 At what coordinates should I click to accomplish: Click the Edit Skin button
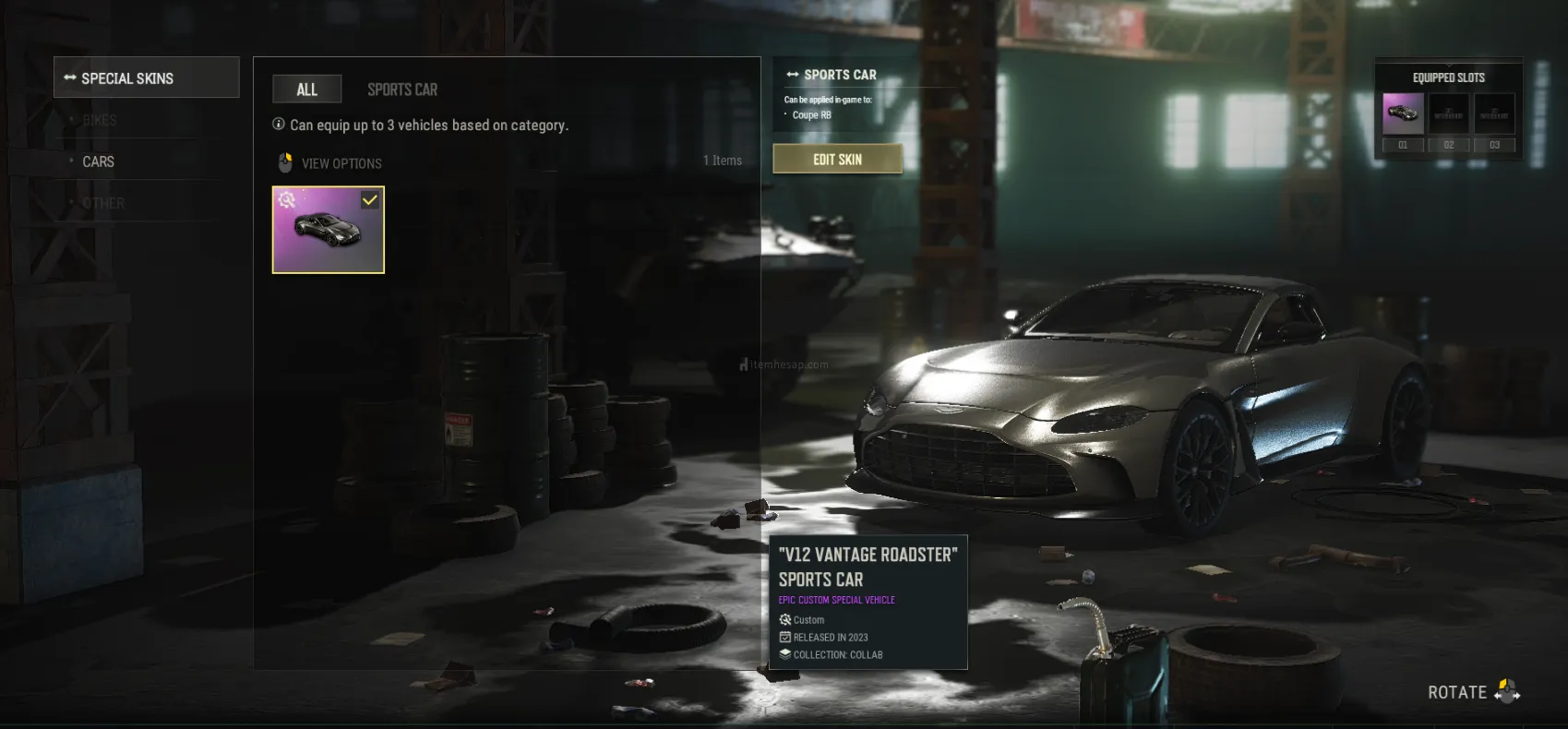point(837,159)
